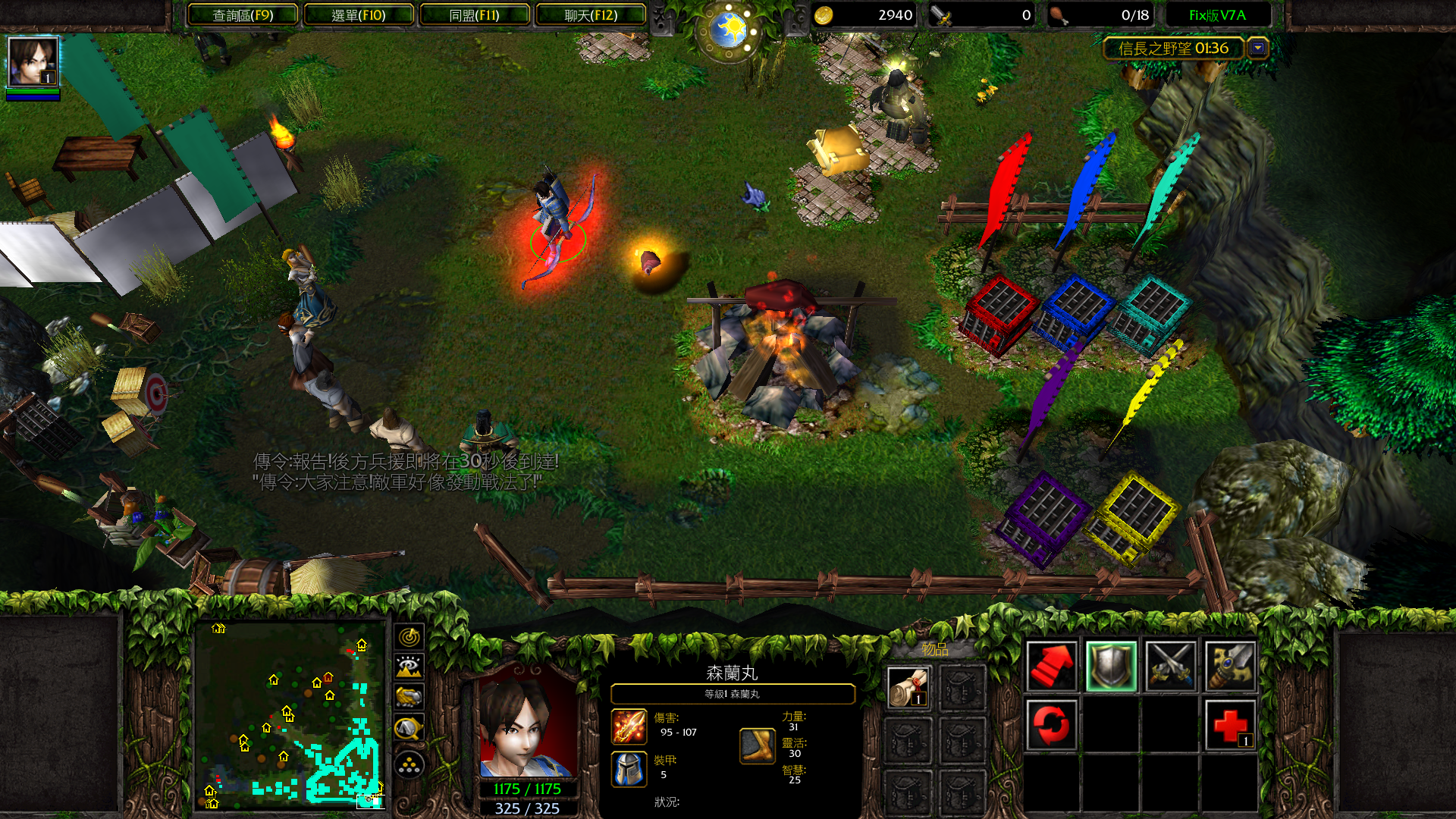Choose the shield stop command
Image resolution: width=1456 pixels, height=819 pixels.
coord(1110,666)
